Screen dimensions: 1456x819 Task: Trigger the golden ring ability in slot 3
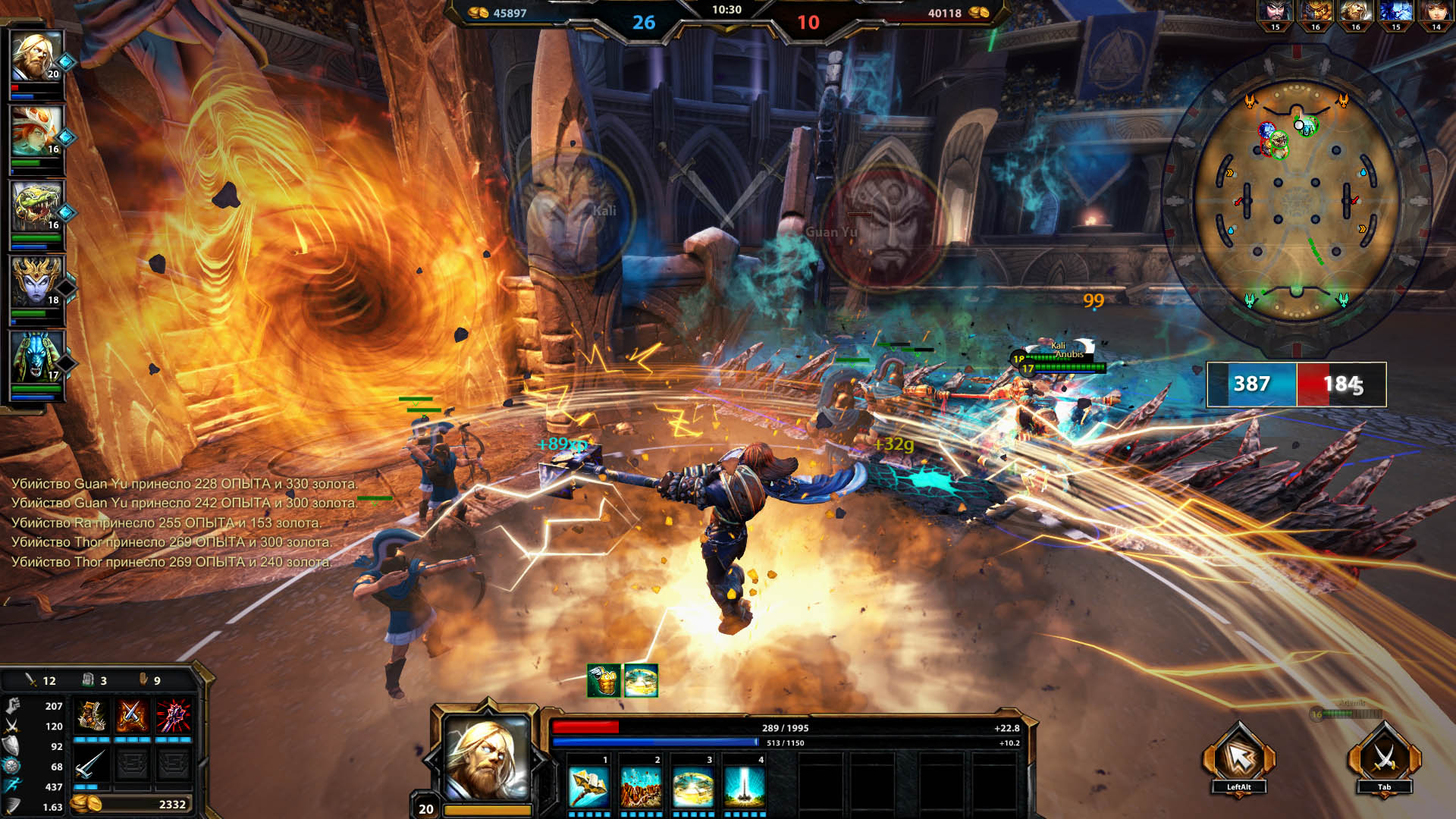pyautogui.click(x=693, y=787)
